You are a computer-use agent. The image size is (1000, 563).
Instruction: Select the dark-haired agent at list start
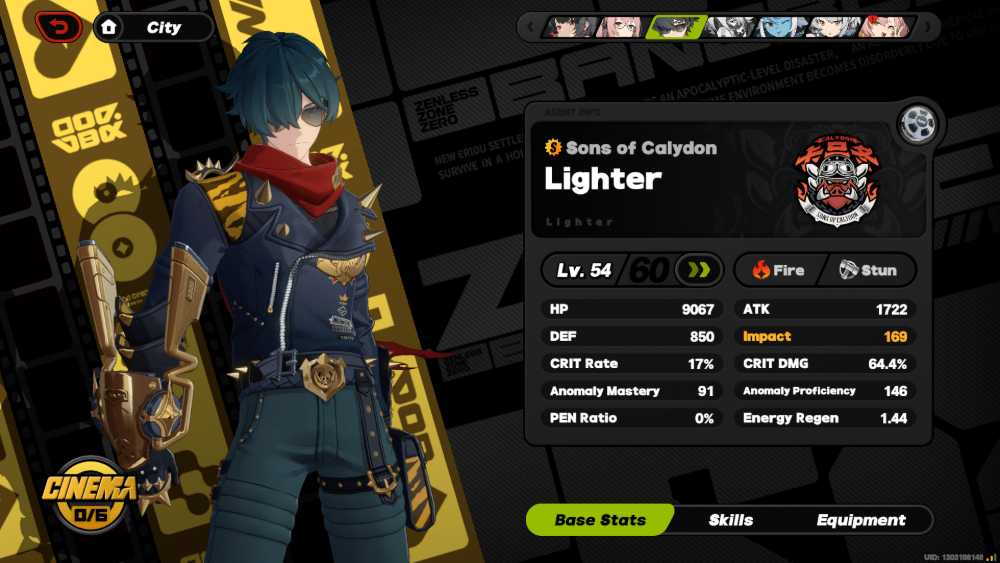coord(569,27)
